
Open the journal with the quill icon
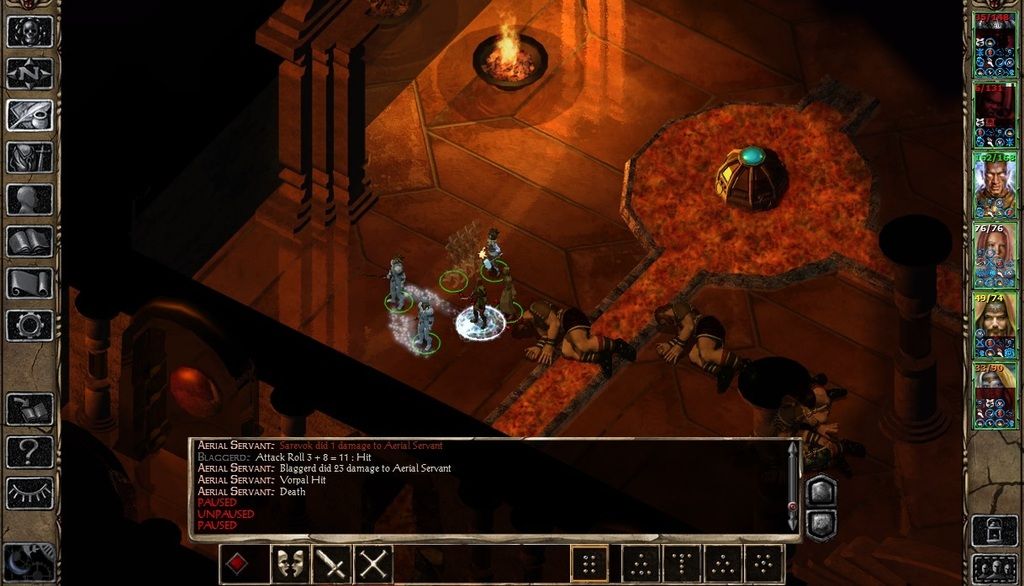click(x=29, y=115)
